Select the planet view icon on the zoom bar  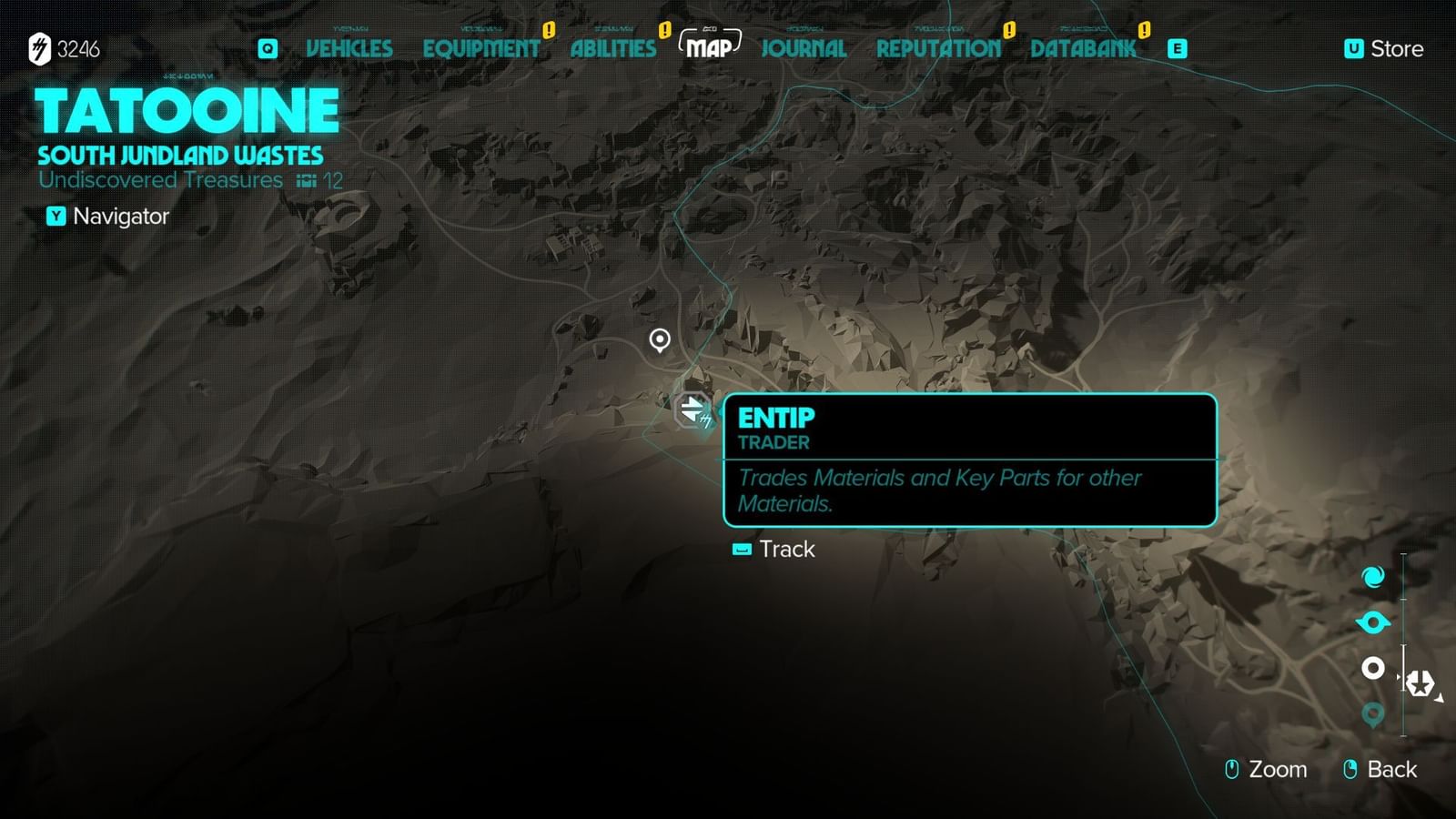point(1372,620)
